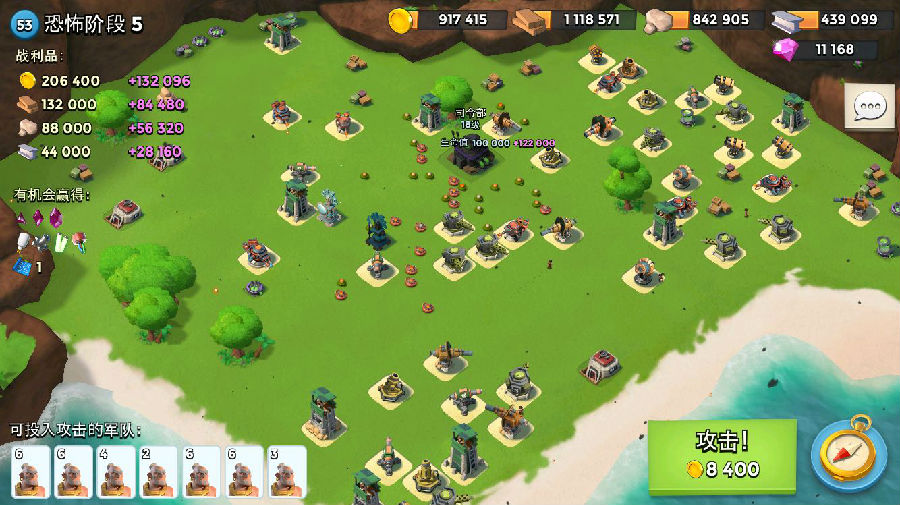This screenshot has width=900, height=505.
Task: Start the attack for 8 400 gold
Action: click(722, 457)
